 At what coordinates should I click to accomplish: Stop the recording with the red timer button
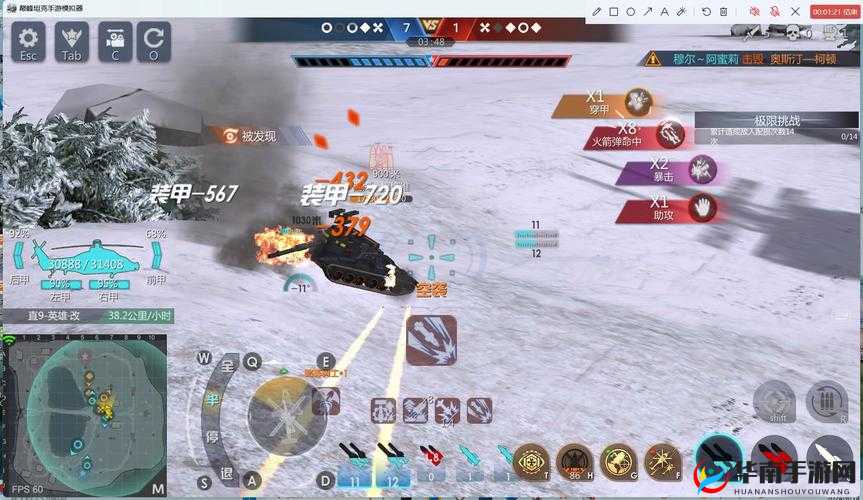(x=834, y=11)
